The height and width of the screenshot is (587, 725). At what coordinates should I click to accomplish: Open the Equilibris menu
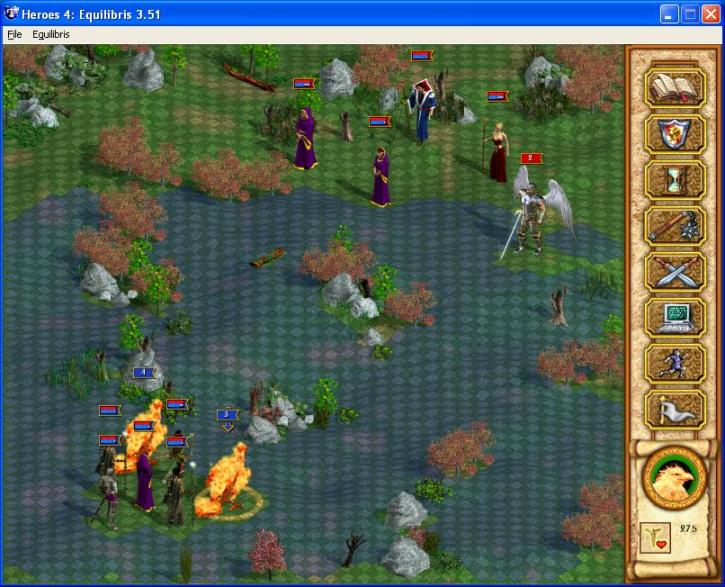coord(51,34)
